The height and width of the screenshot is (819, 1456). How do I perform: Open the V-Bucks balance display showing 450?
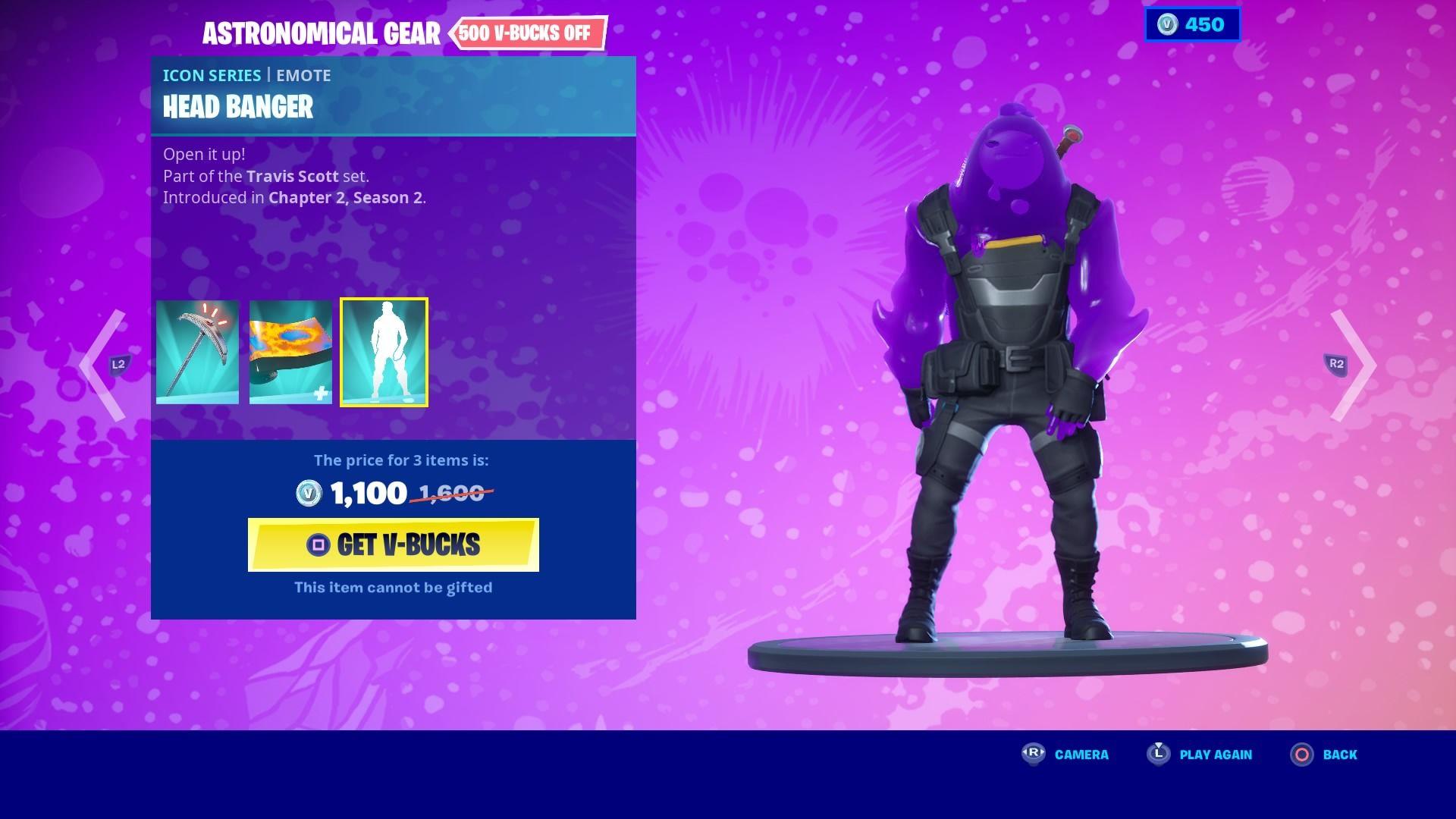(x=1193, y=24)
